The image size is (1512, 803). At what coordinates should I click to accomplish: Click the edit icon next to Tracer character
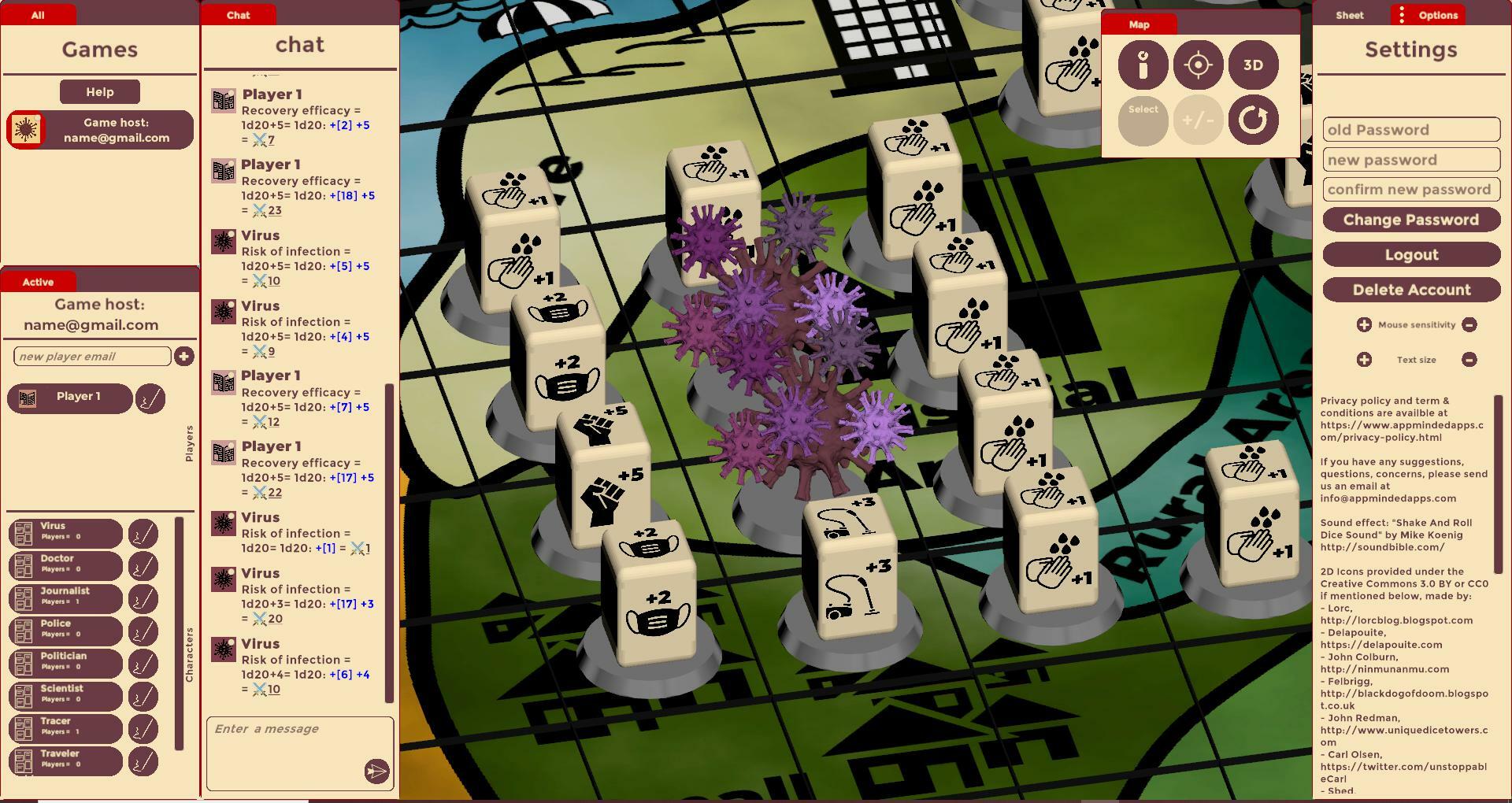pyautogui.click(x=143, y=729)
